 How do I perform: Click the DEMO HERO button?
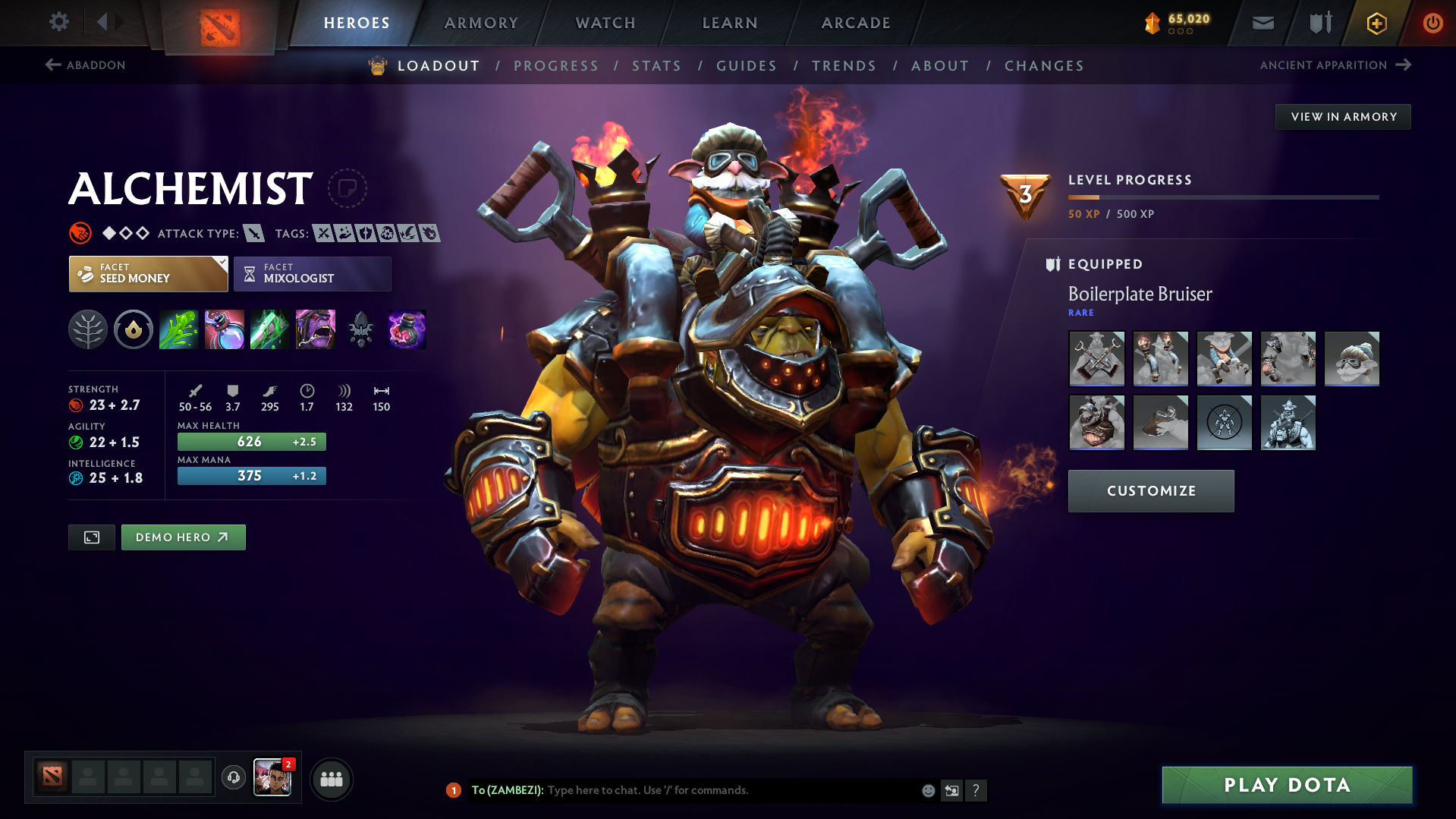[x=183, y=537]
